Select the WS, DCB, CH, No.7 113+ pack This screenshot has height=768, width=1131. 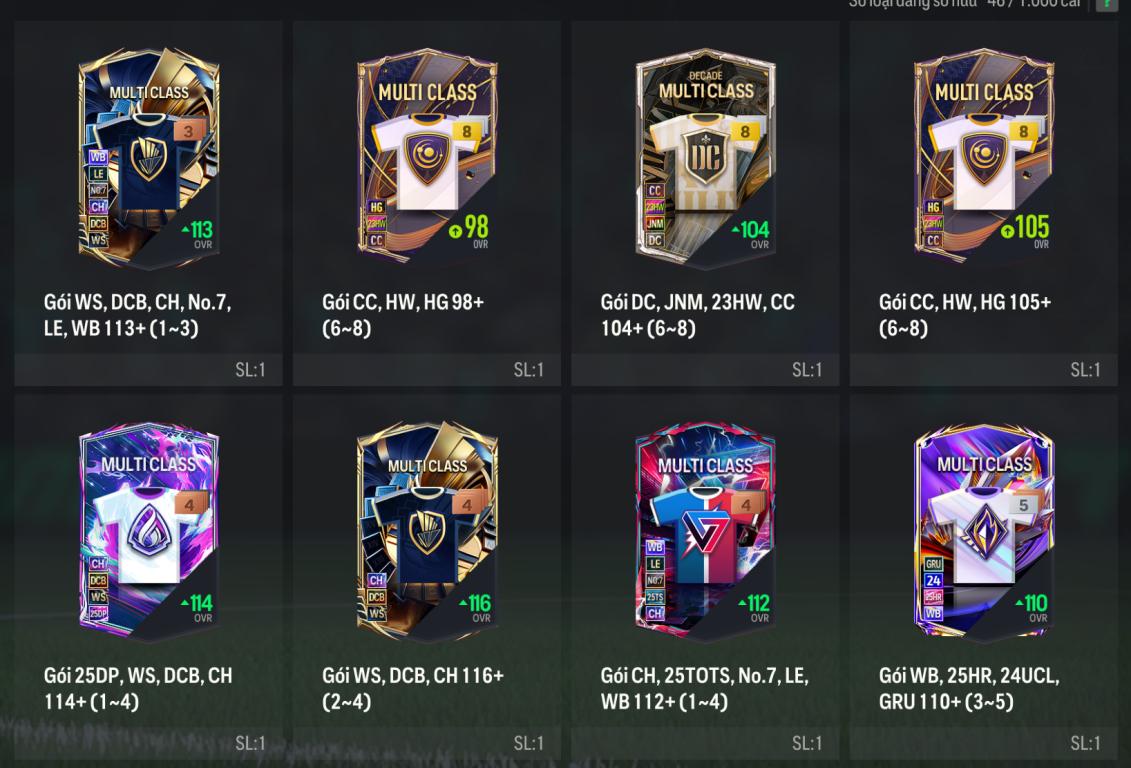(148, 160)
